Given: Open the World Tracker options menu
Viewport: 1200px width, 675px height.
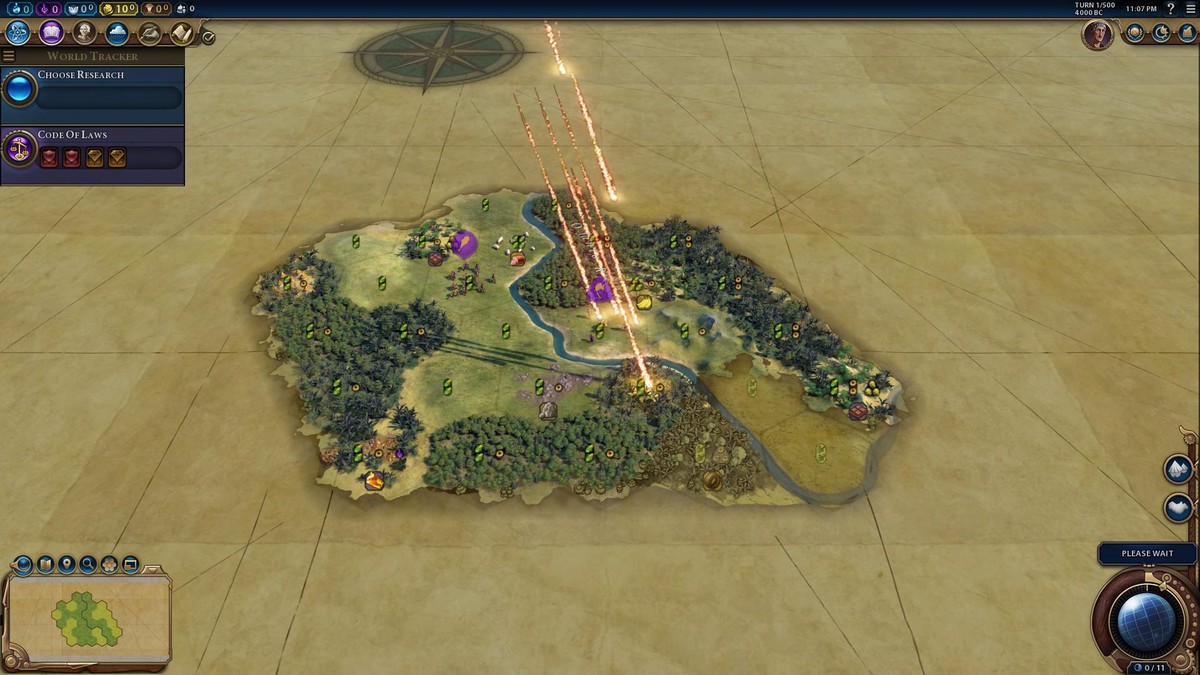Looking at the screenshot, I should point(9,56).
